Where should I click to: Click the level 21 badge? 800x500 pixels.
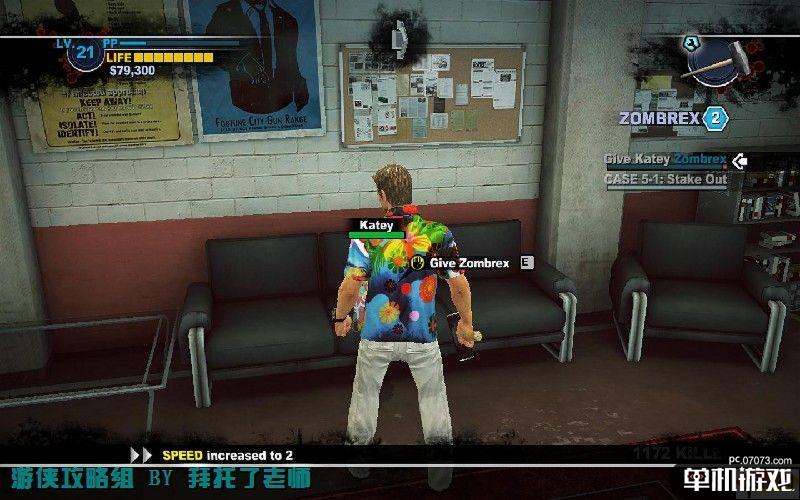83,53
